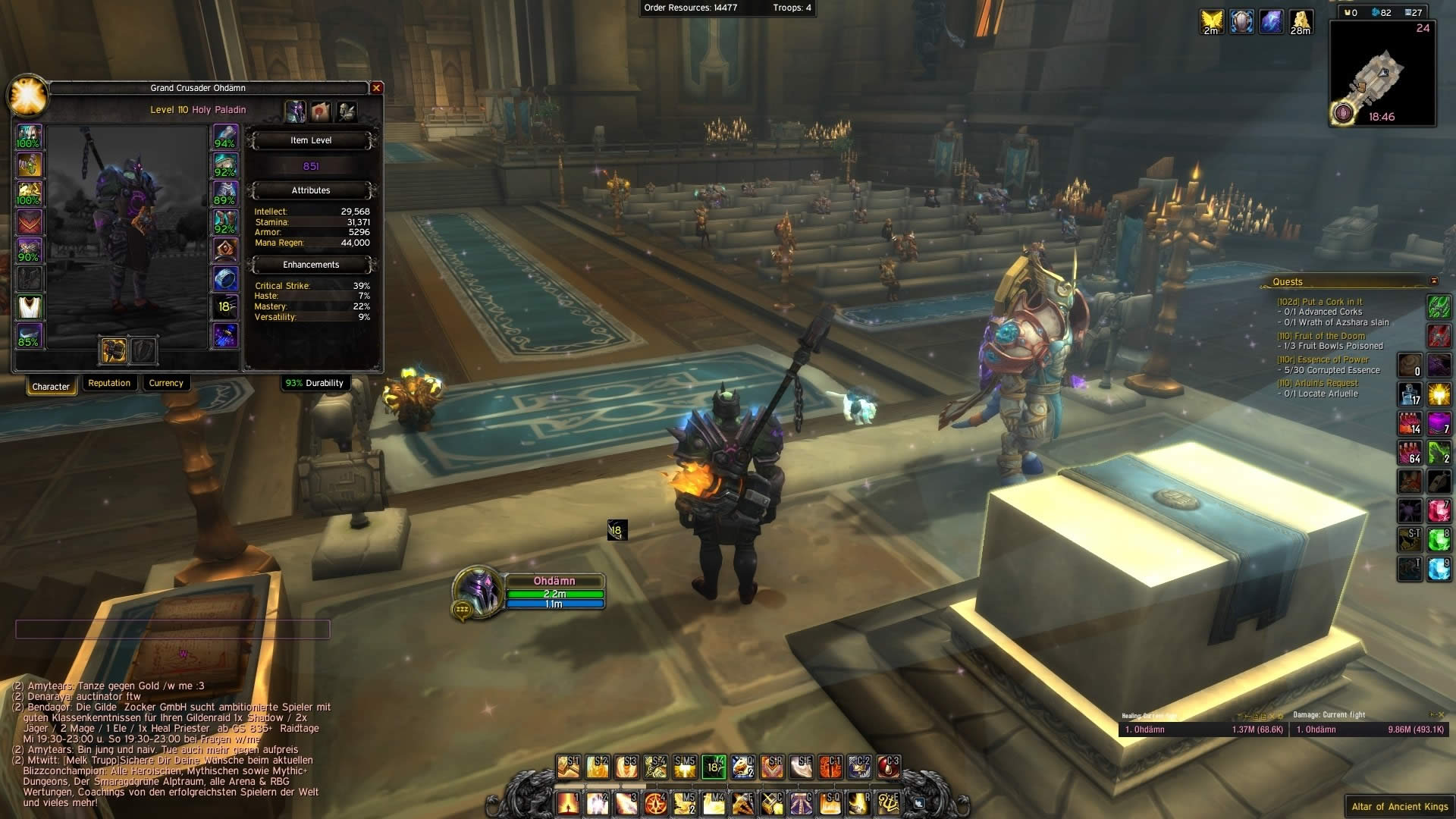Click the golden wings buff icon

pos(1212,21)
